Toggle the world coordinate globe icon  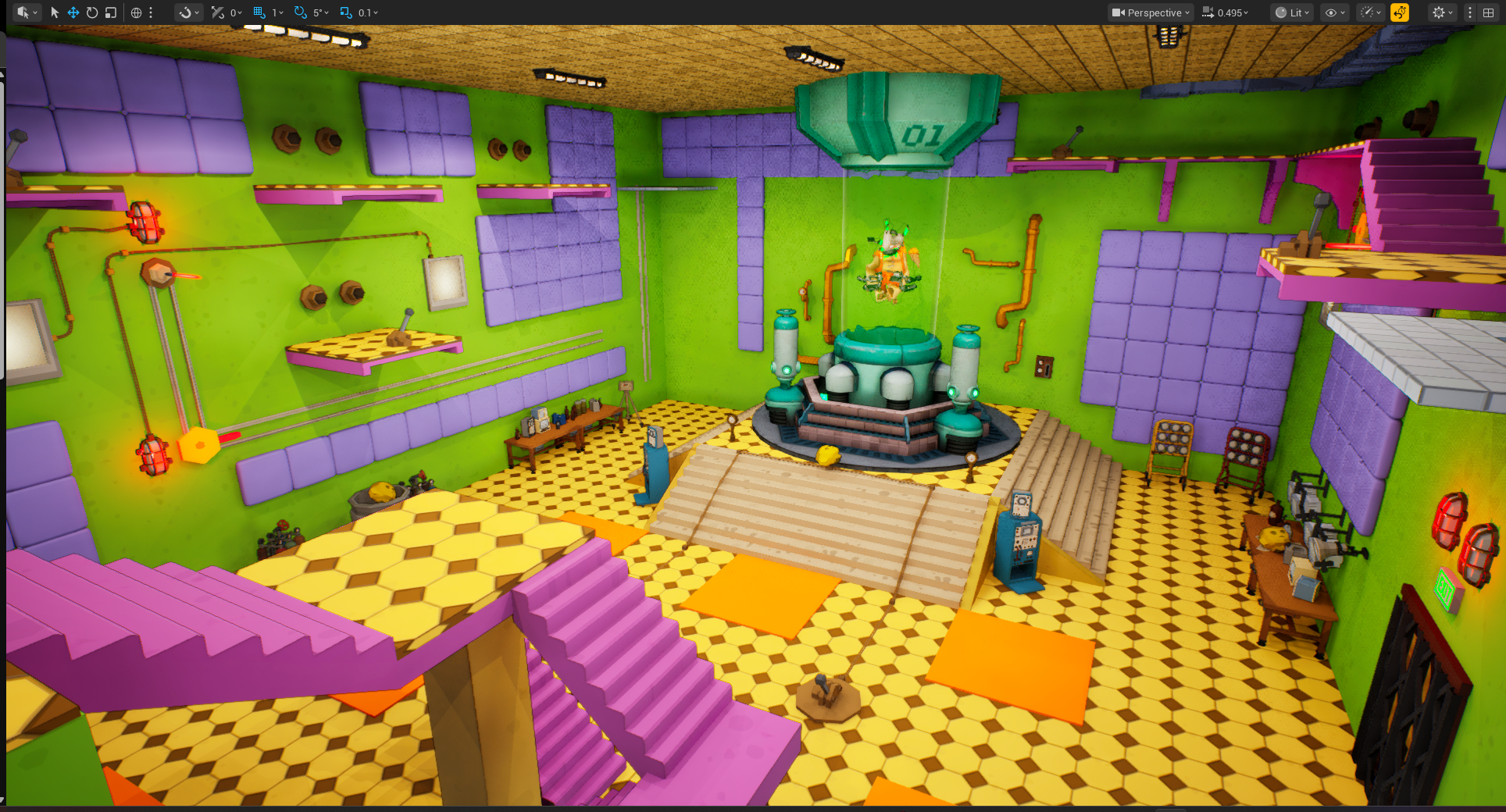click(x=136, y=12)
